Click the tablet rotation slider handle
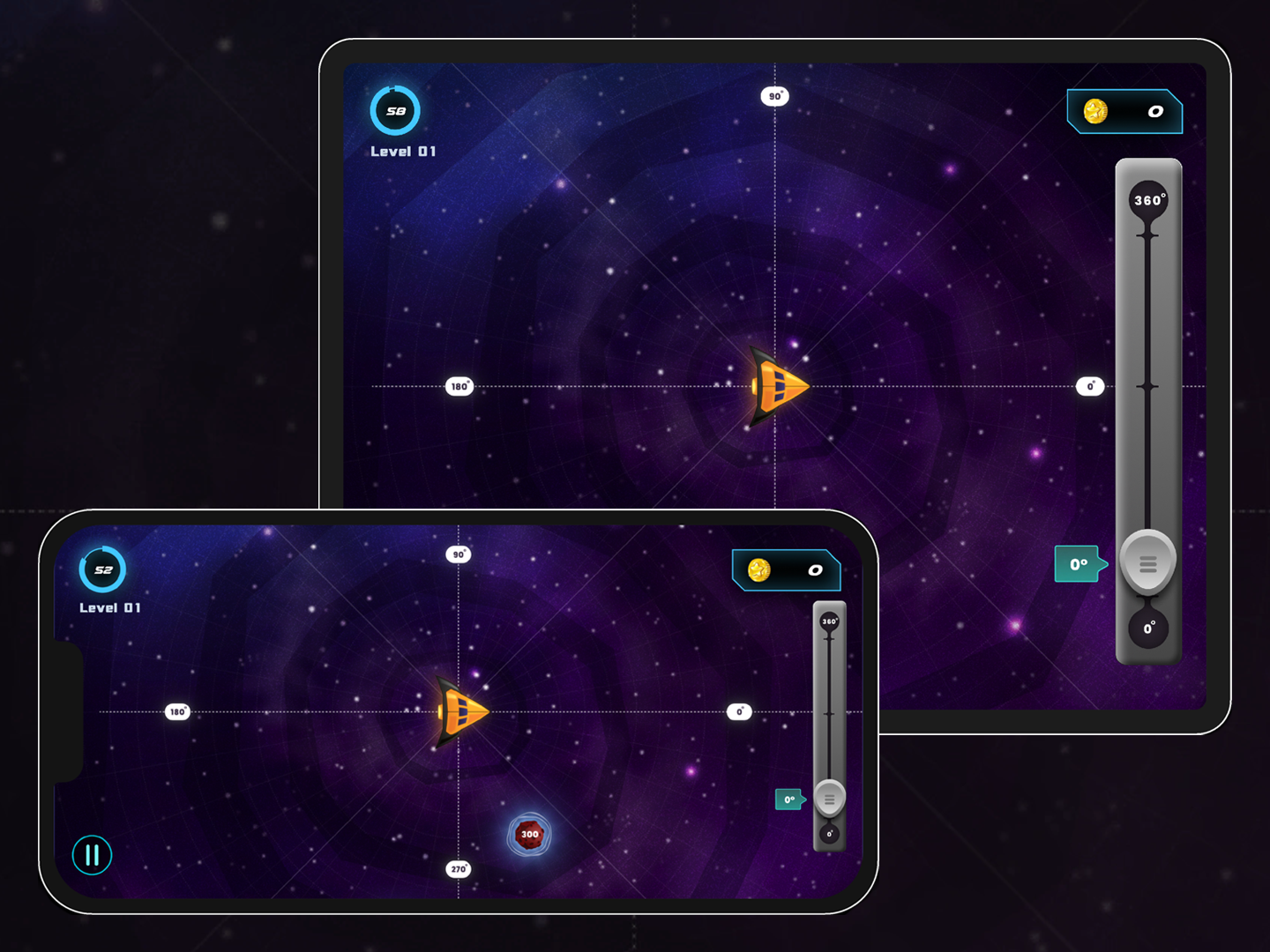Screen dimensions: 1270x952 click(1147, 561)
